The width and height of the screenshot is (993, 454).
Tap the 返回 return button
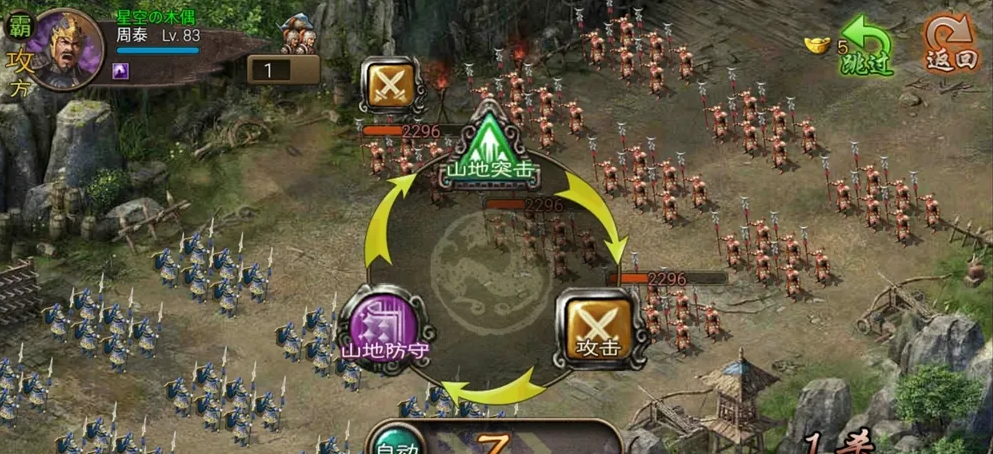click(x=950, y=44)
